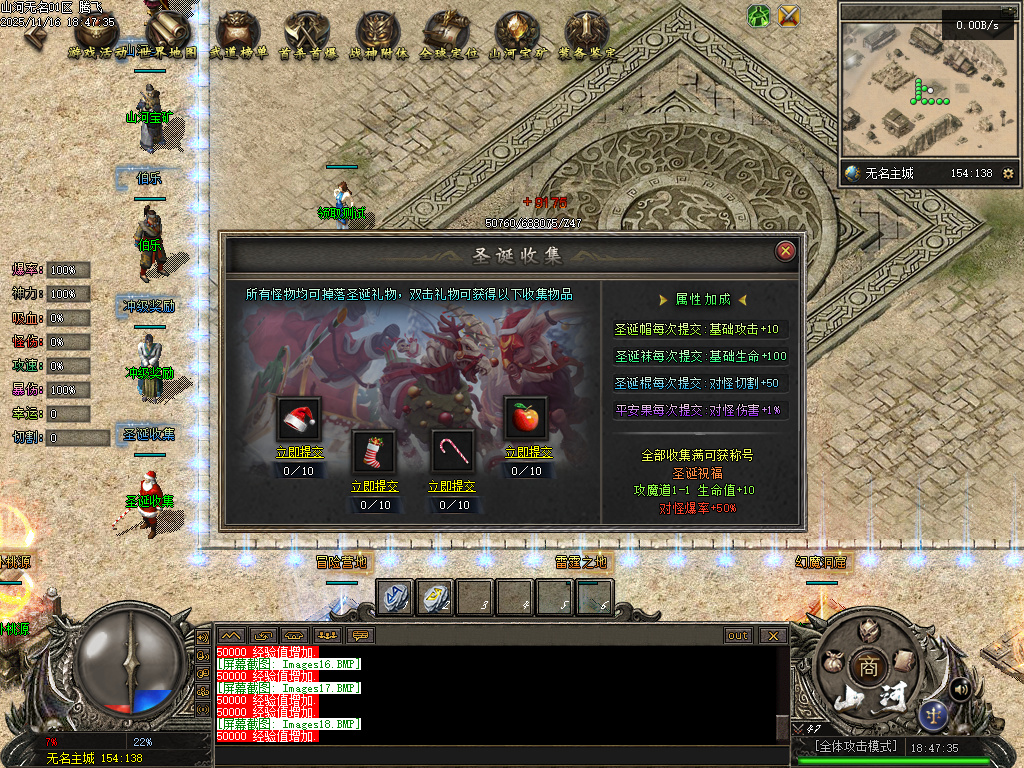
Task: Click the chat panel's out button
Action: (738, 635)
